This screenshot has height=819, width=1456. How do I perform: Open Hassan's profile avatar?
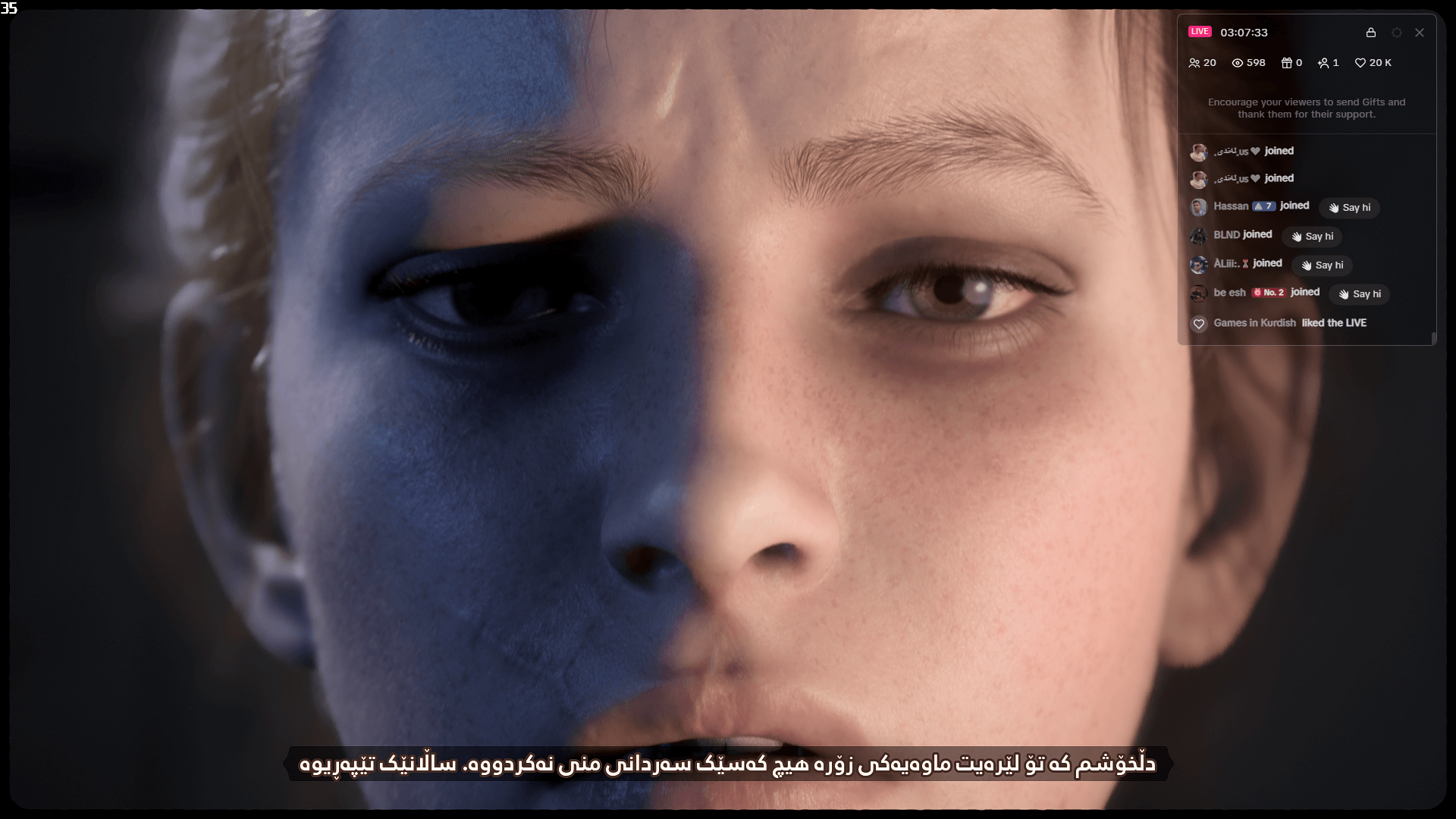click(x=1200, y=206)
